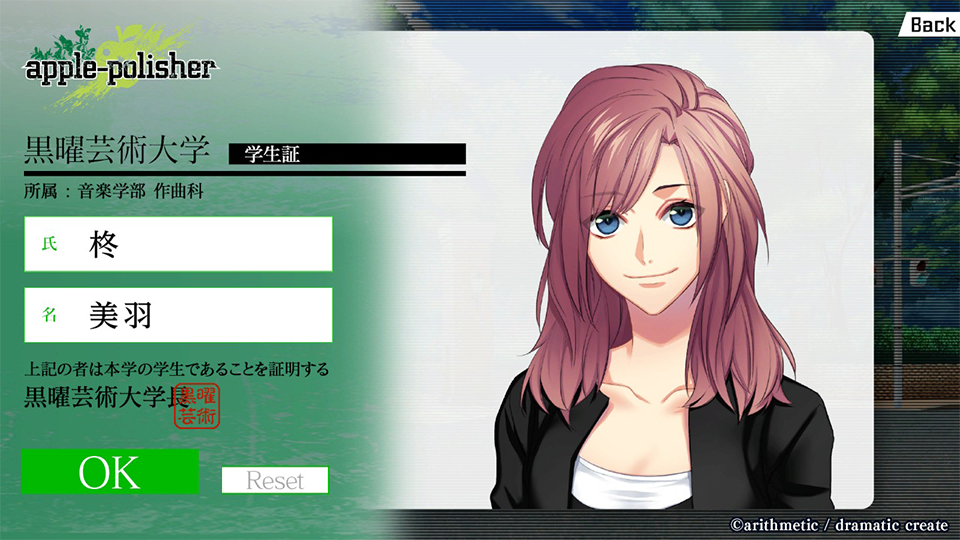Image resolution: width=960 pixels, height=540 pixels.
Task: Select the given name field containing 美羽
Action: tap(178, 315)
